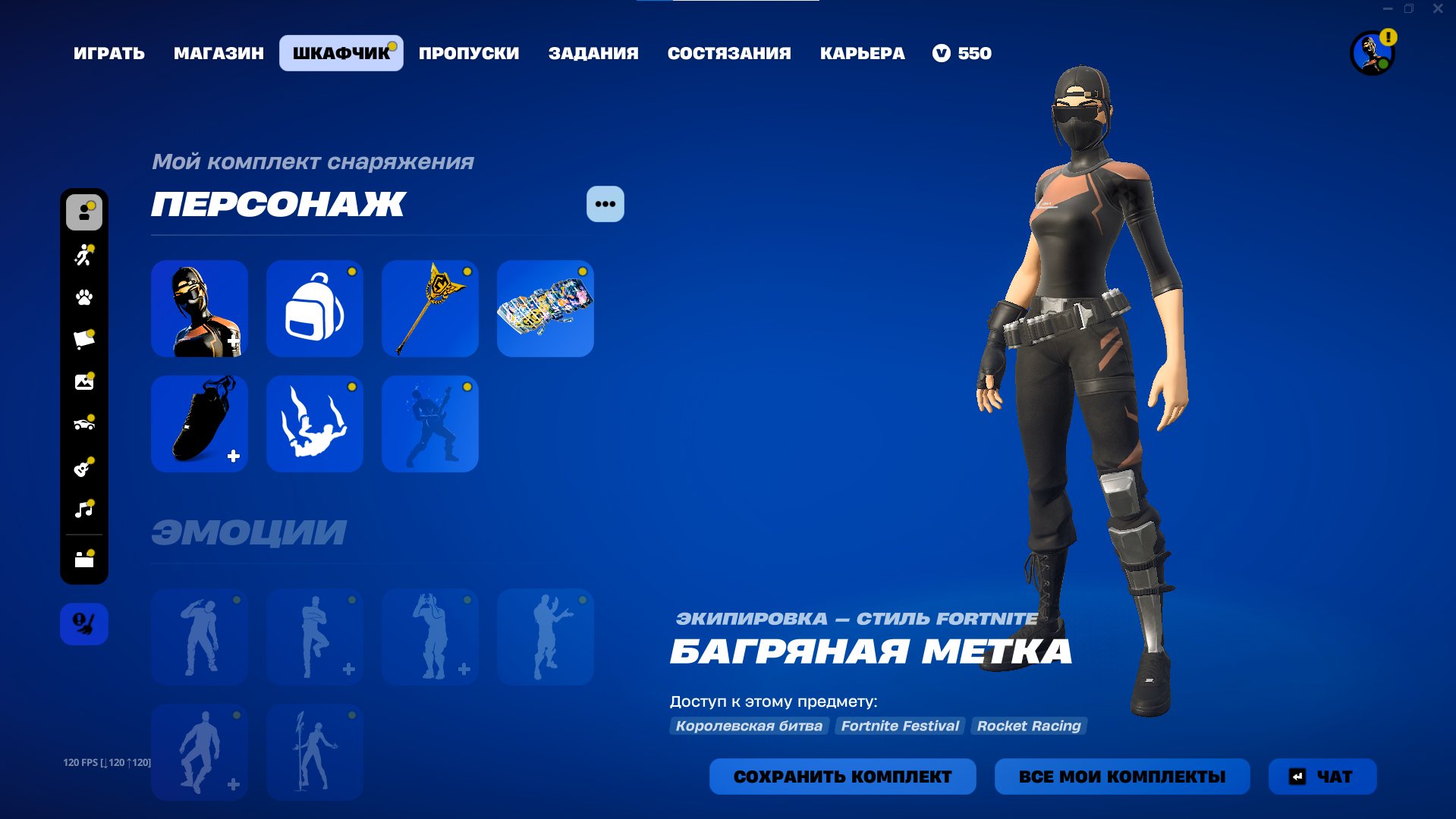
Task: Select the Emotes category icon in the sidebar
Action: pos(84,256)
